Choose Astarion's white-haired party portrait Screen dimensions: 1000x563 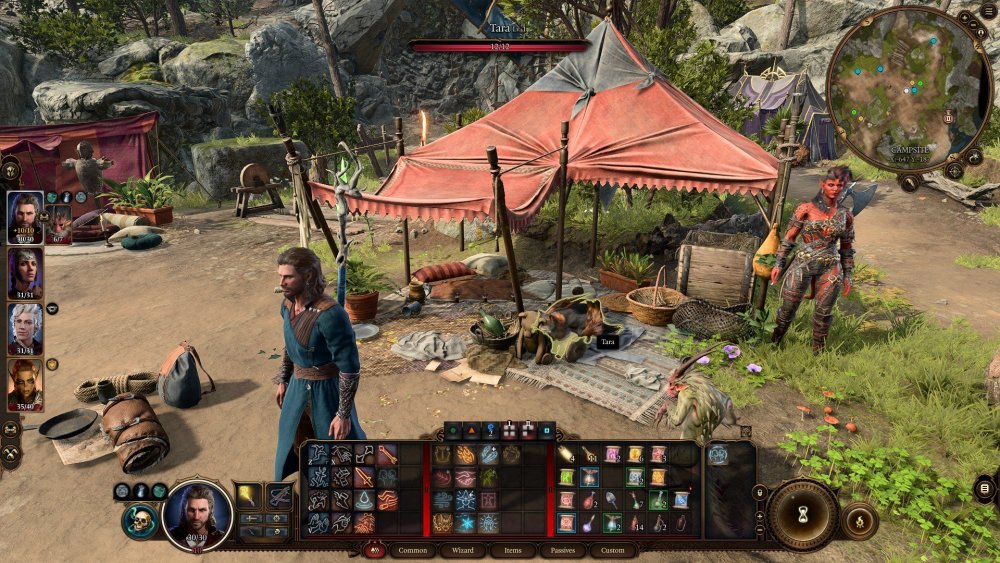pos(25,328)
